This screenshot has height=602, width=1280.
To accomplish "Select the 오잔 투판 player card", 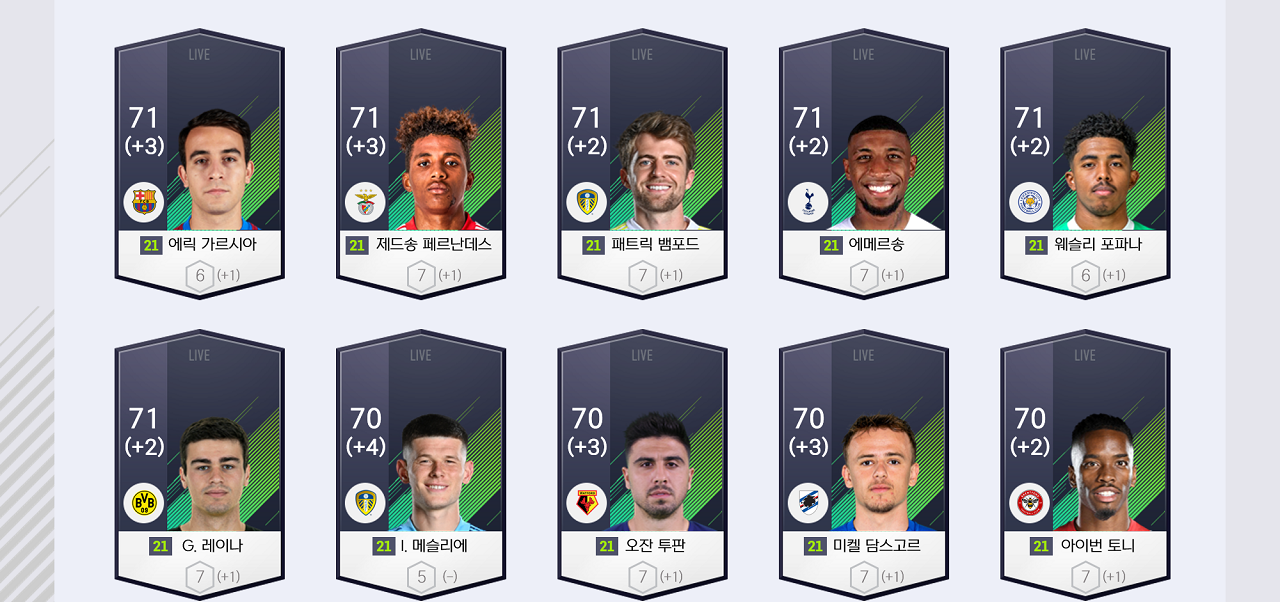I will click(642, 465).
